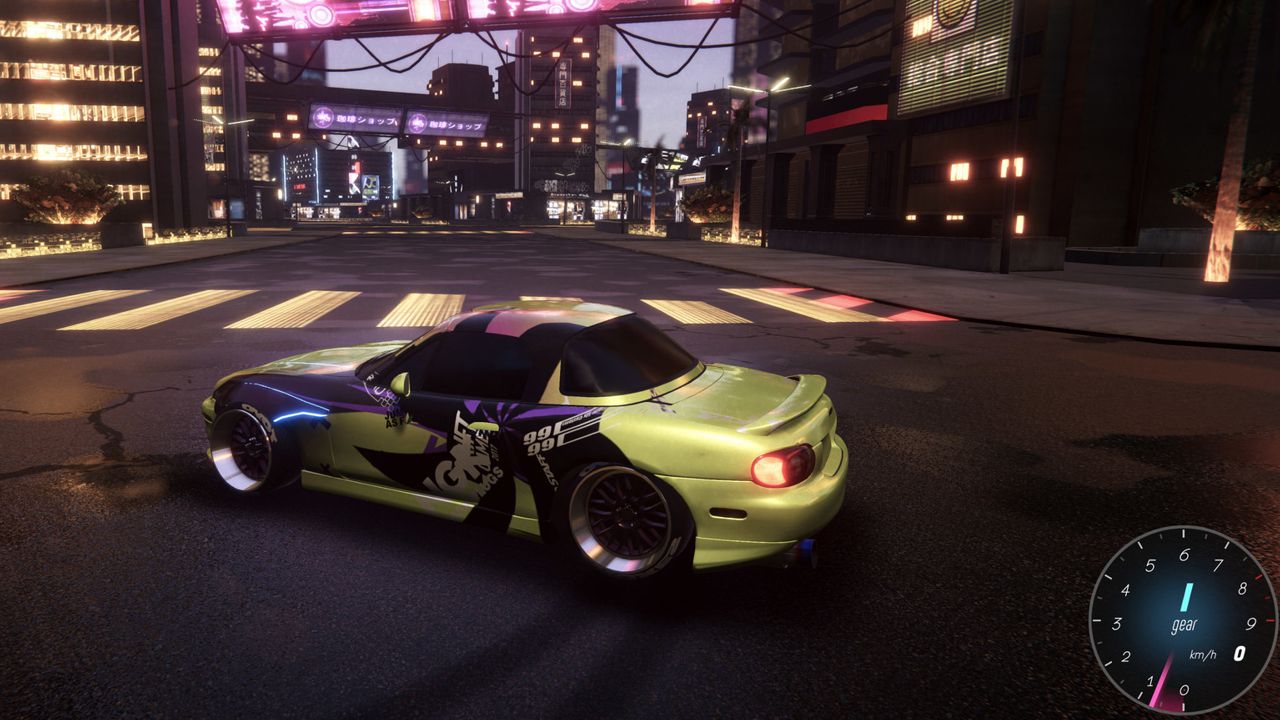Click the number 6 at the top of the gauge
The width and height of the screenshot is (1280, 720).
pos(1184,555)
